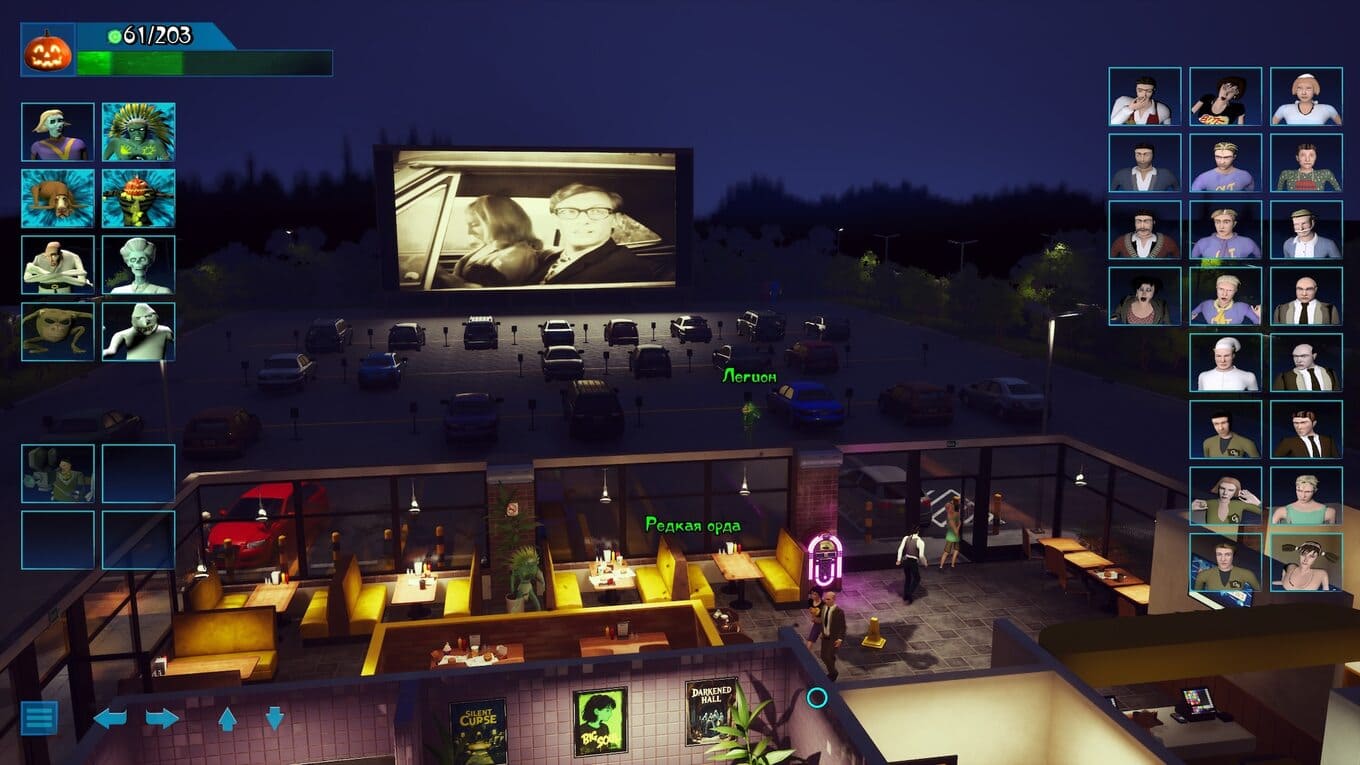Click the rotate-left arrow button
1360x765 pixels.
(x=110, y=718)
